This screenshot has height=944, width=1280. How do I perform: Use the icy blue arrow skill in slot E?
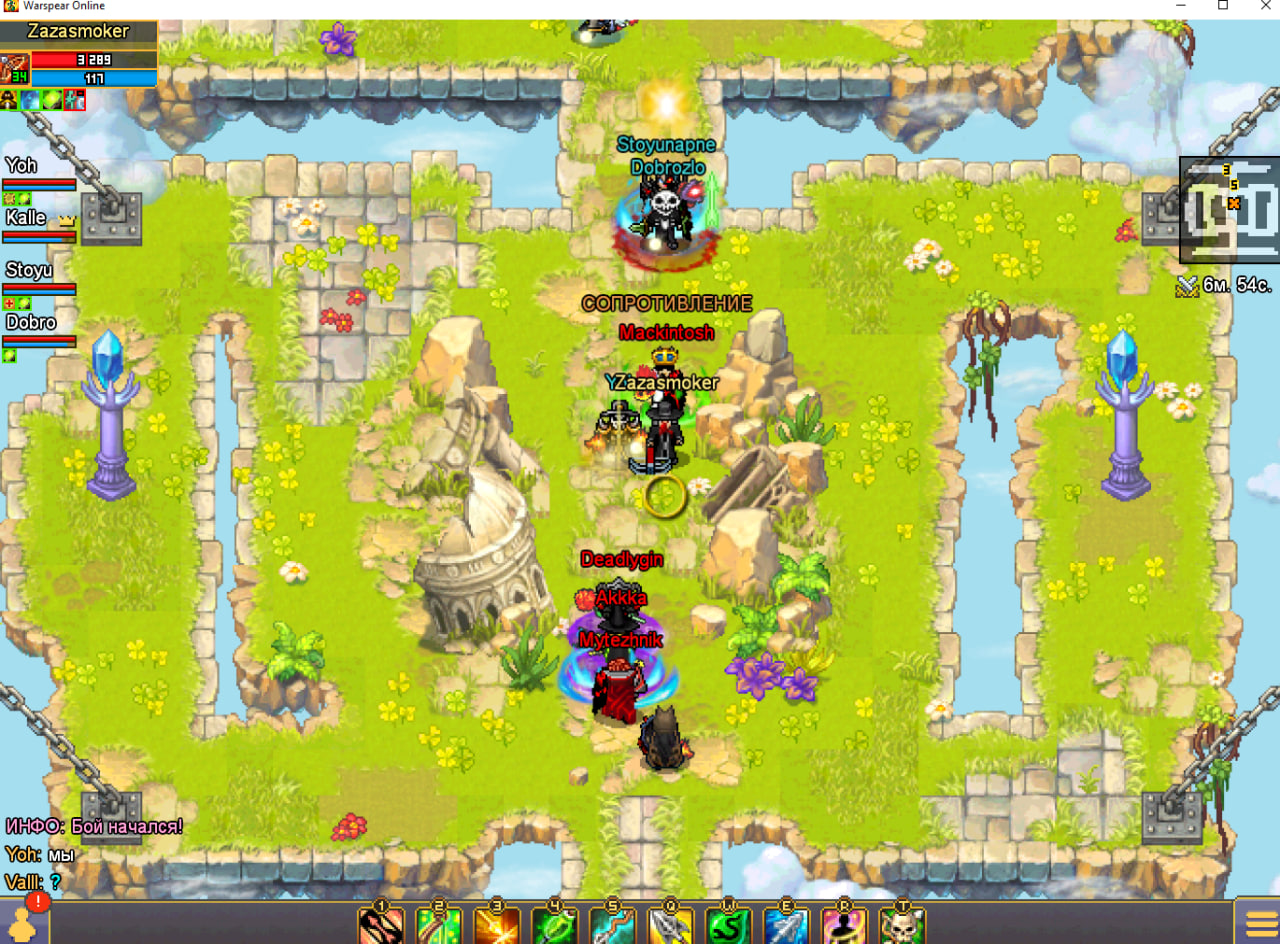coord(787,926)
